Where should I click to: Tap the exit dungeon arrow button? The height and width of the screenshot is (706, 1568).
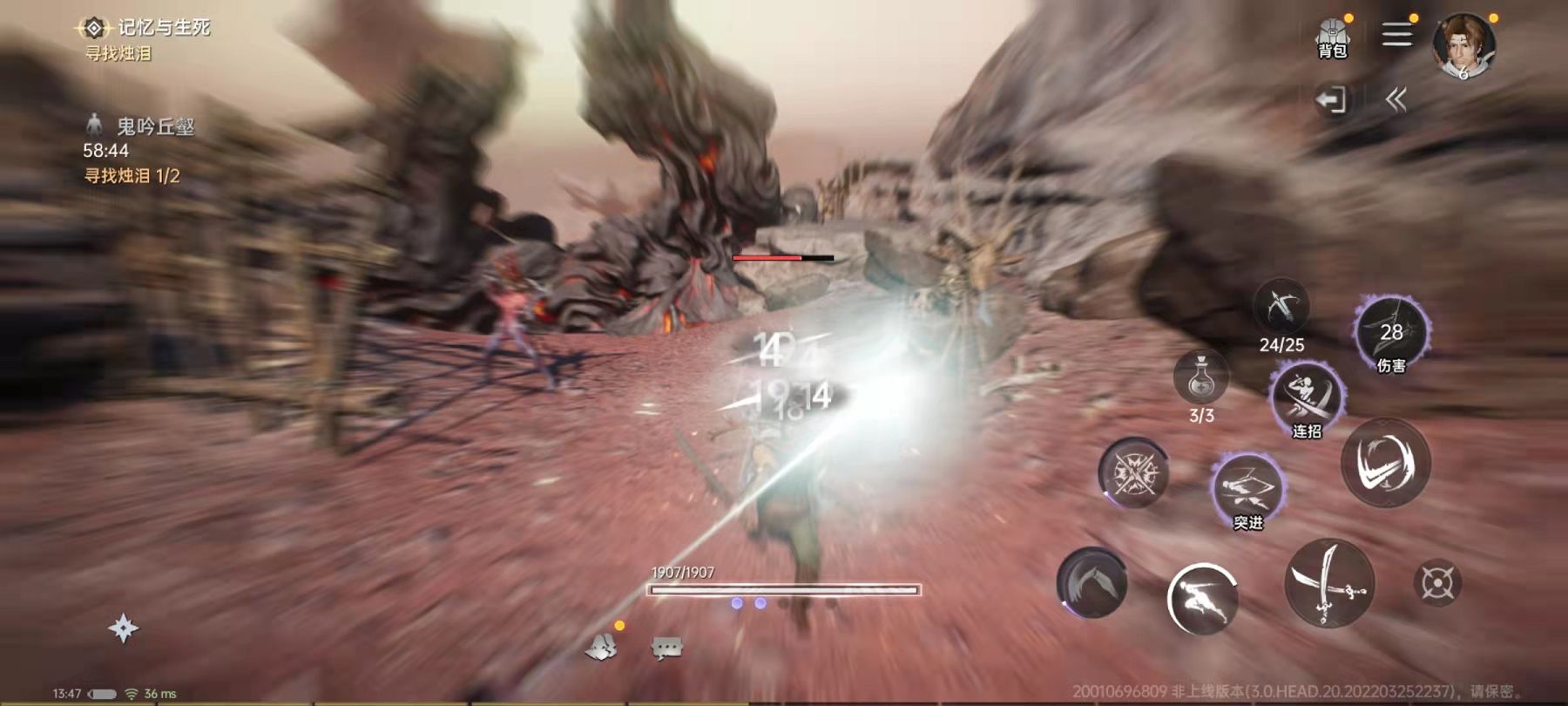pyautogui.click(x=1331, y=100)
